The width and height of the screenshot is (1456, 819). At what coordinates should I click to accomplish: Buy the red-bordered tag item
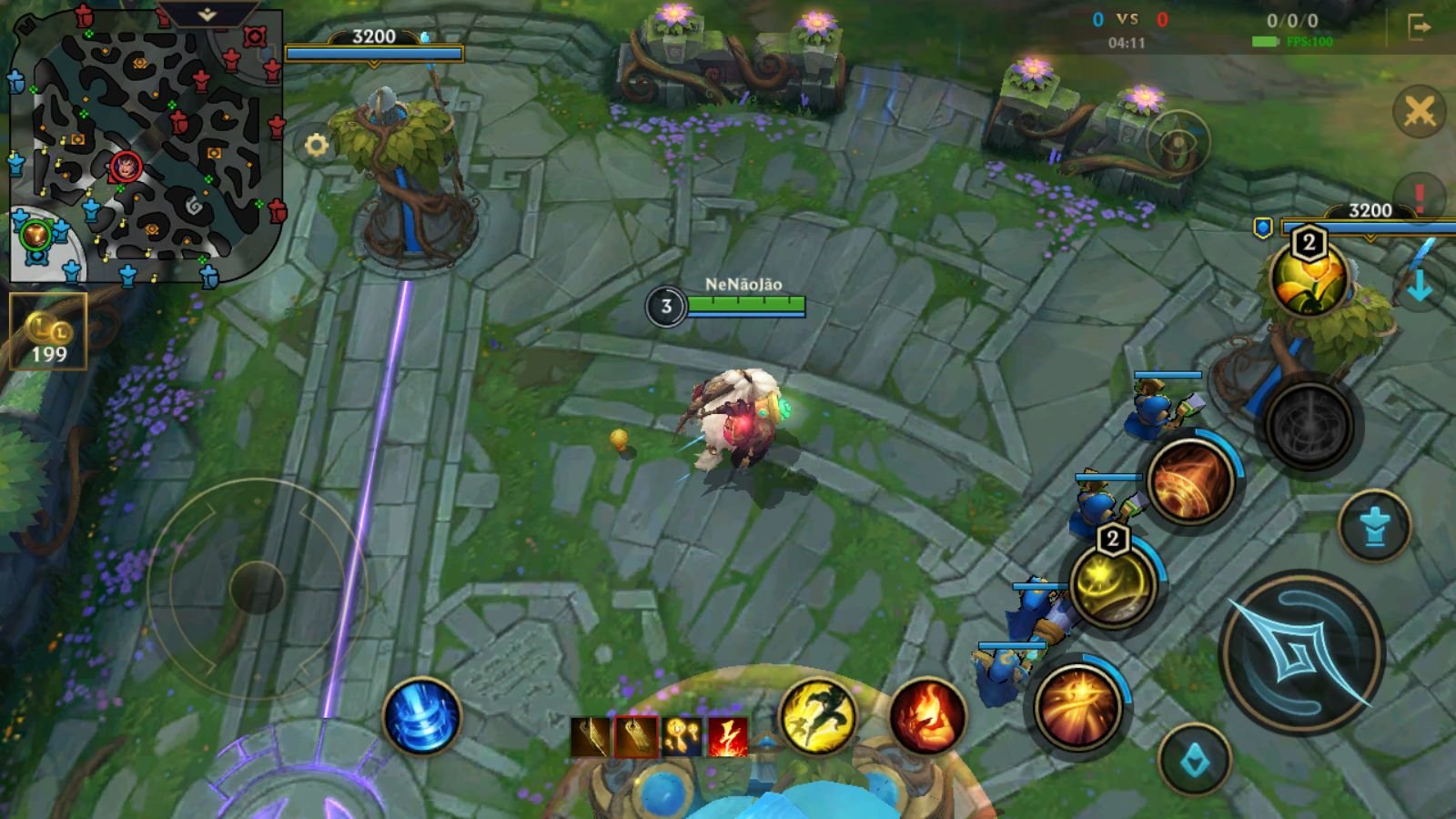(636, 737)
